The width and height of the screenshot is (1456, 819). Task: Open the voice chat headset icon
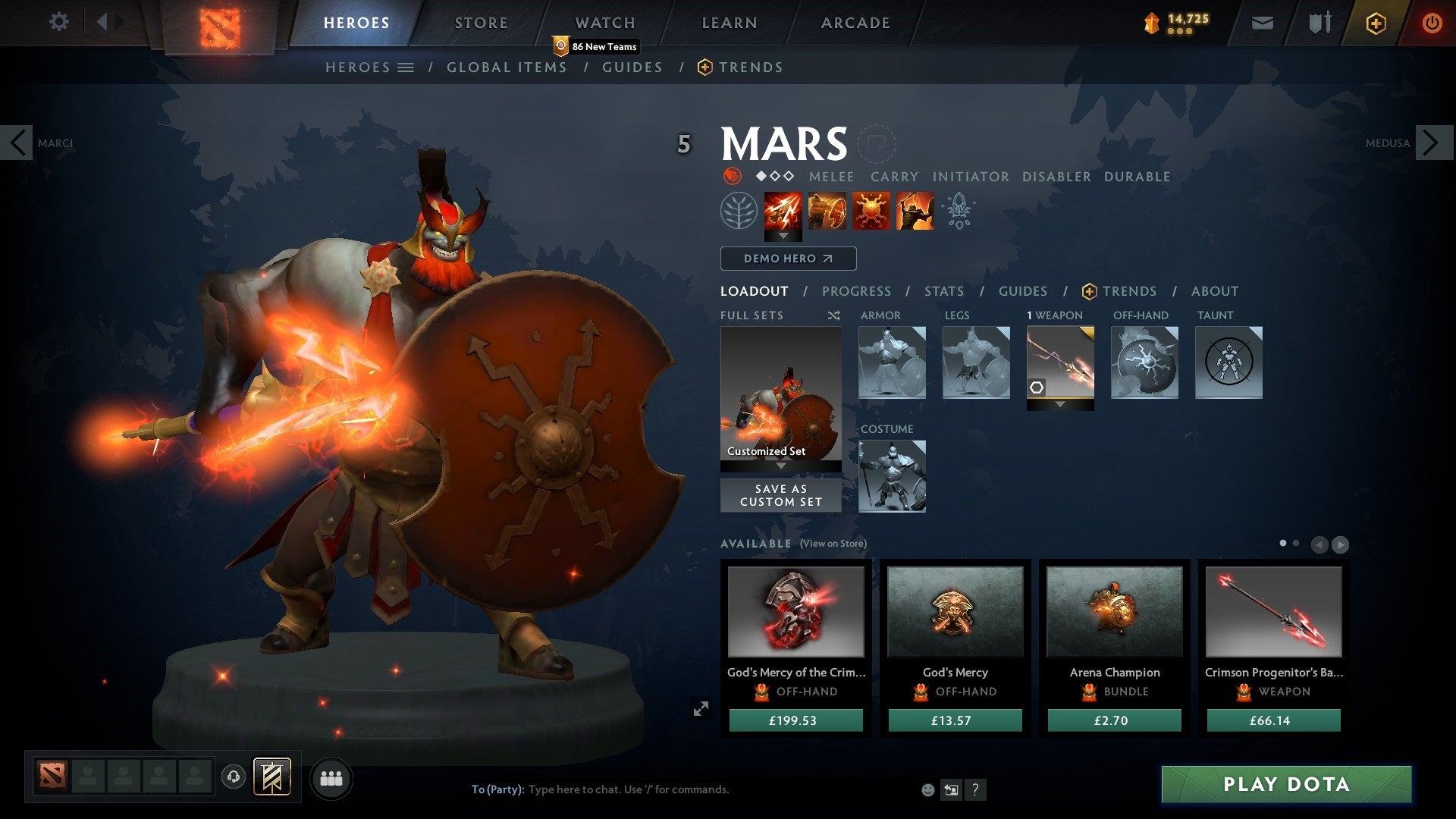[x=232, y=777]
